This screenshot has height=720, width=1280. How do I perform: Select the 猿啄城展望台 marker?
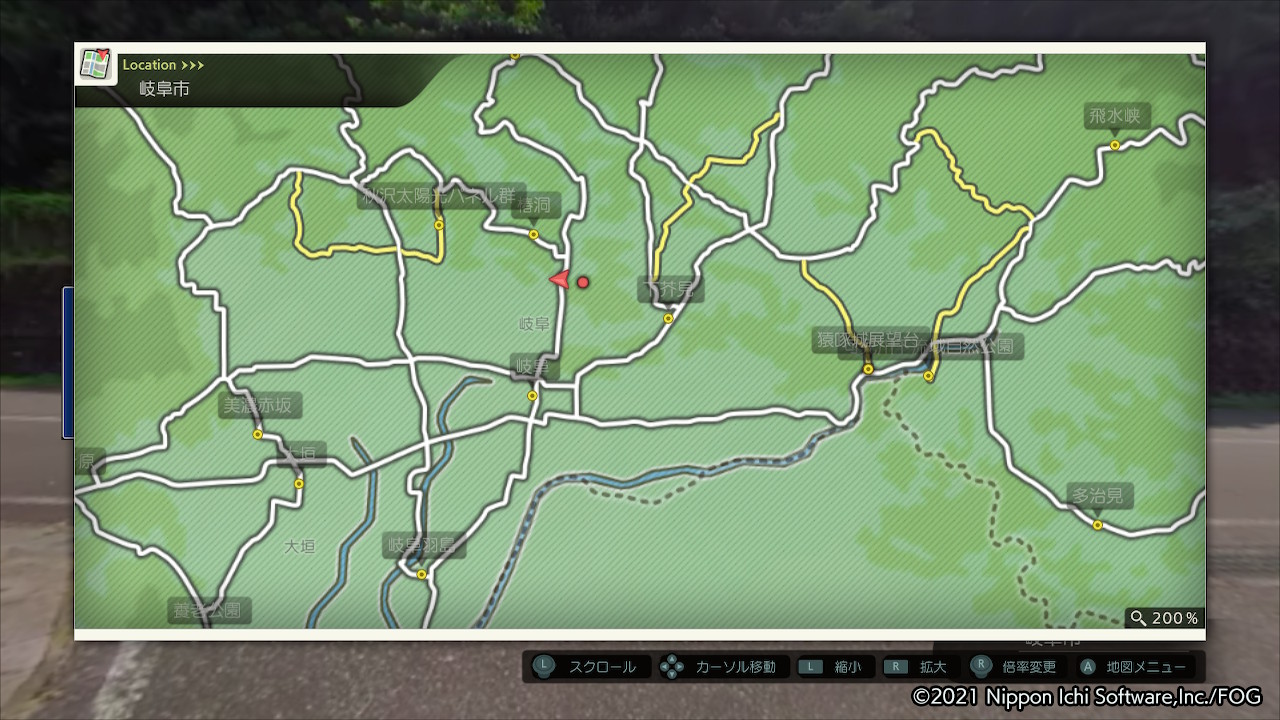(868, 369)
